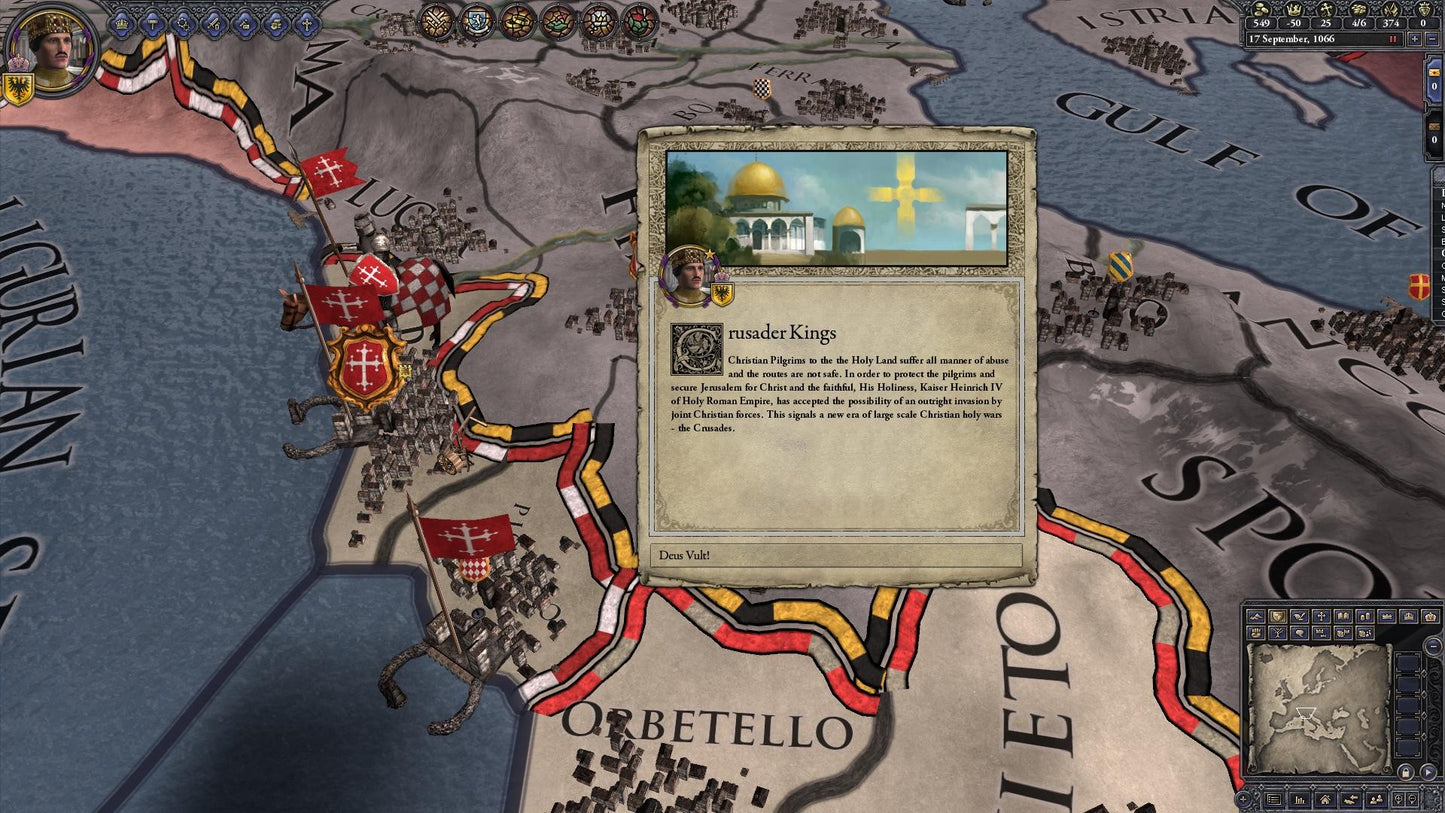Click the piety icon in the top resource bar
1445x813 pixels.
tap(1326, 10)
